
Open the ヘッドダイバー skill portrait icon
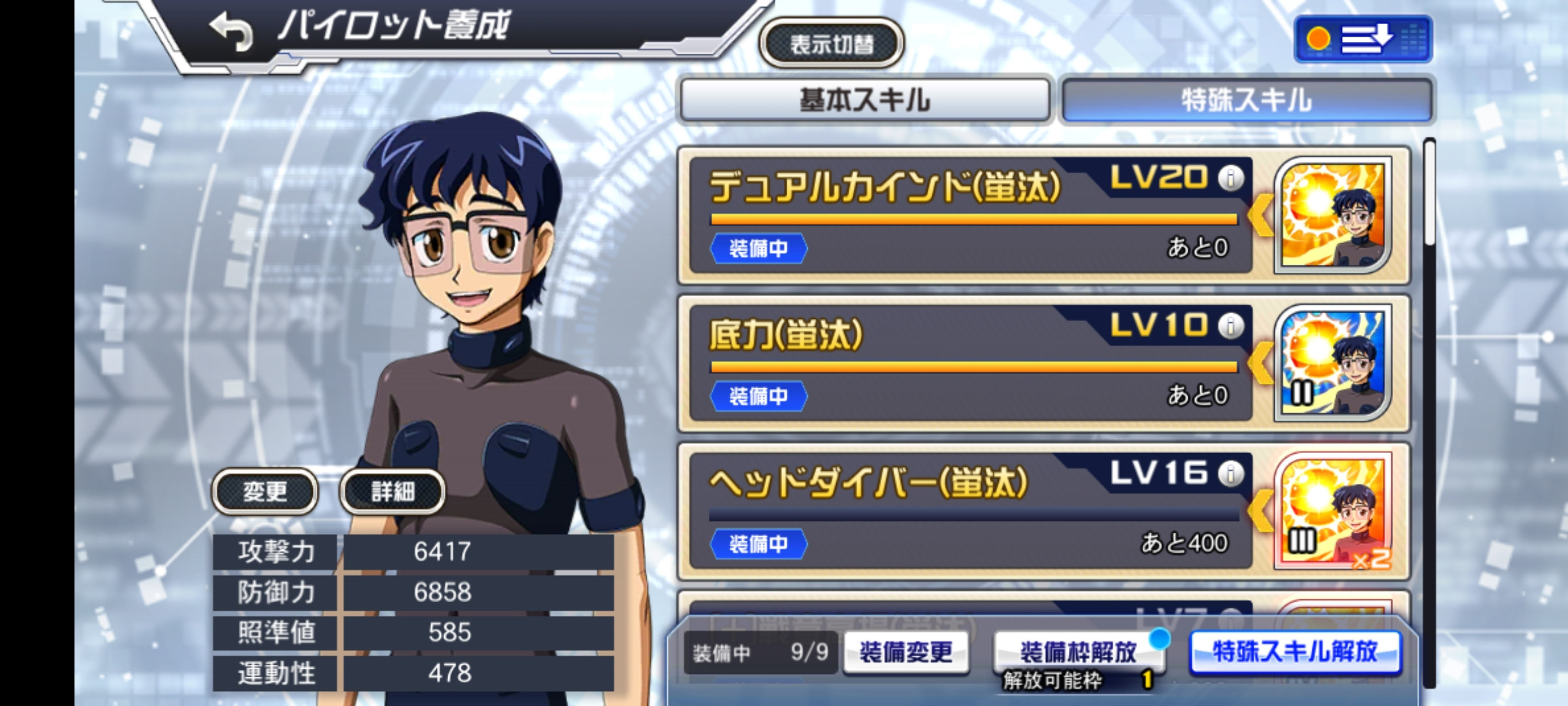[1333, 511]
